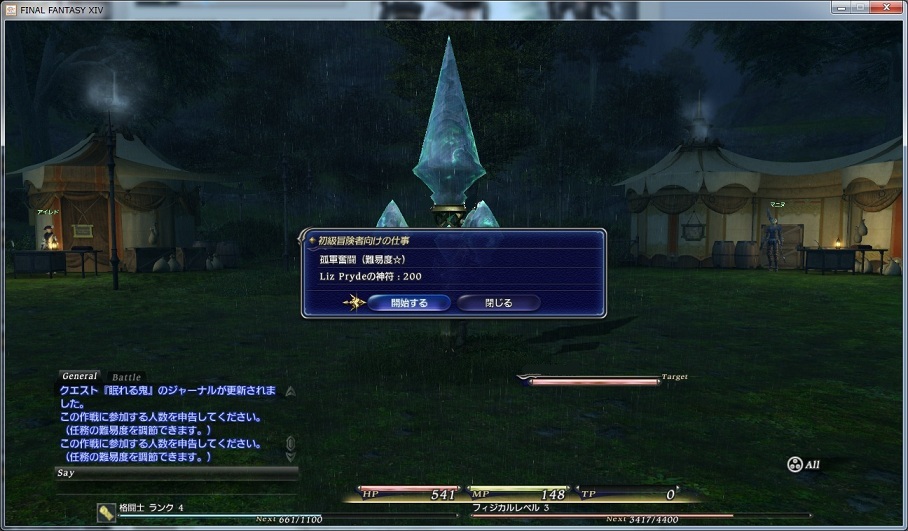Open the All target filter
This screenshot has width=908, height=531.
806,465
